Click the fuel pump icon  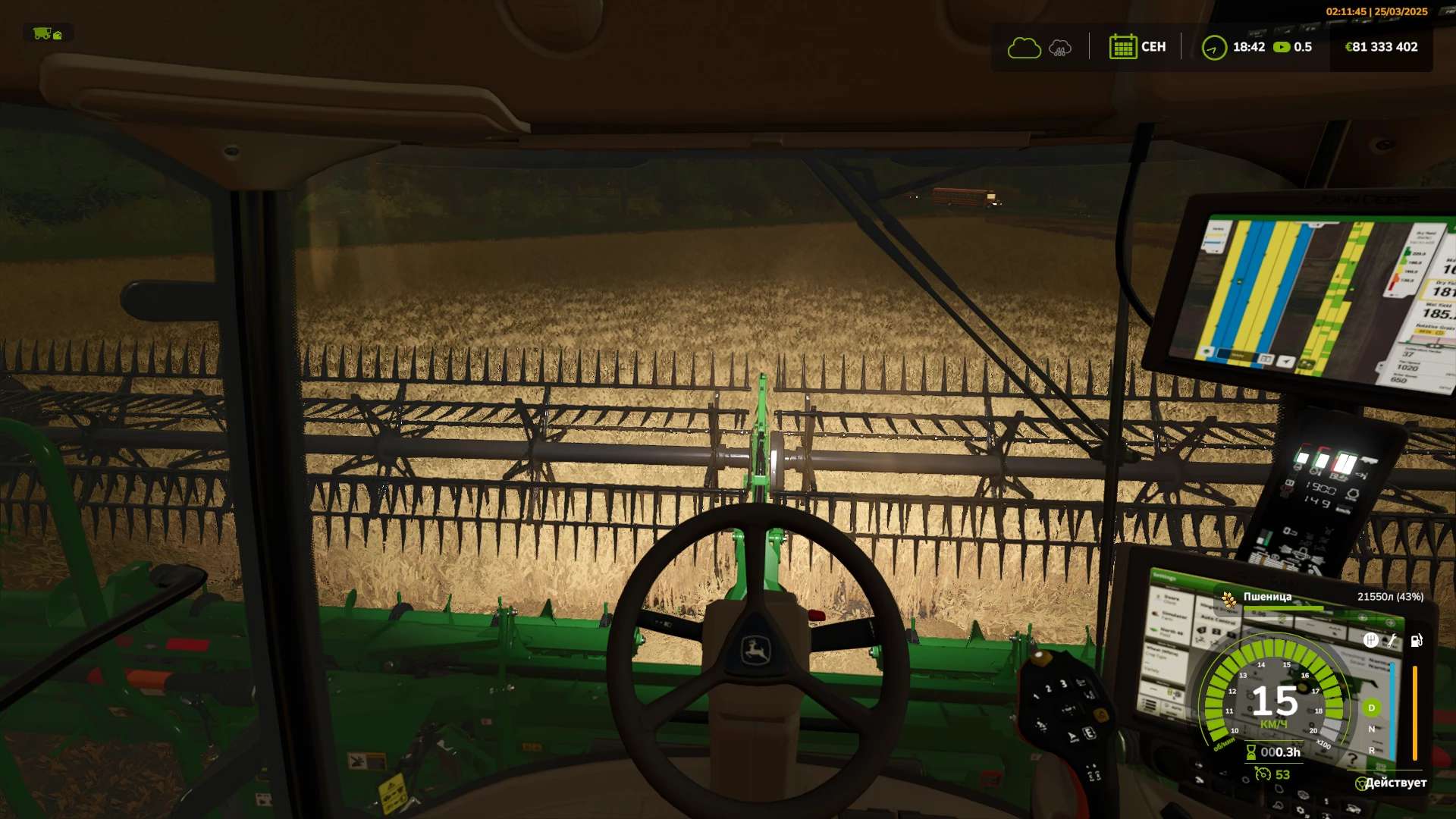[x=1416, y=641]
